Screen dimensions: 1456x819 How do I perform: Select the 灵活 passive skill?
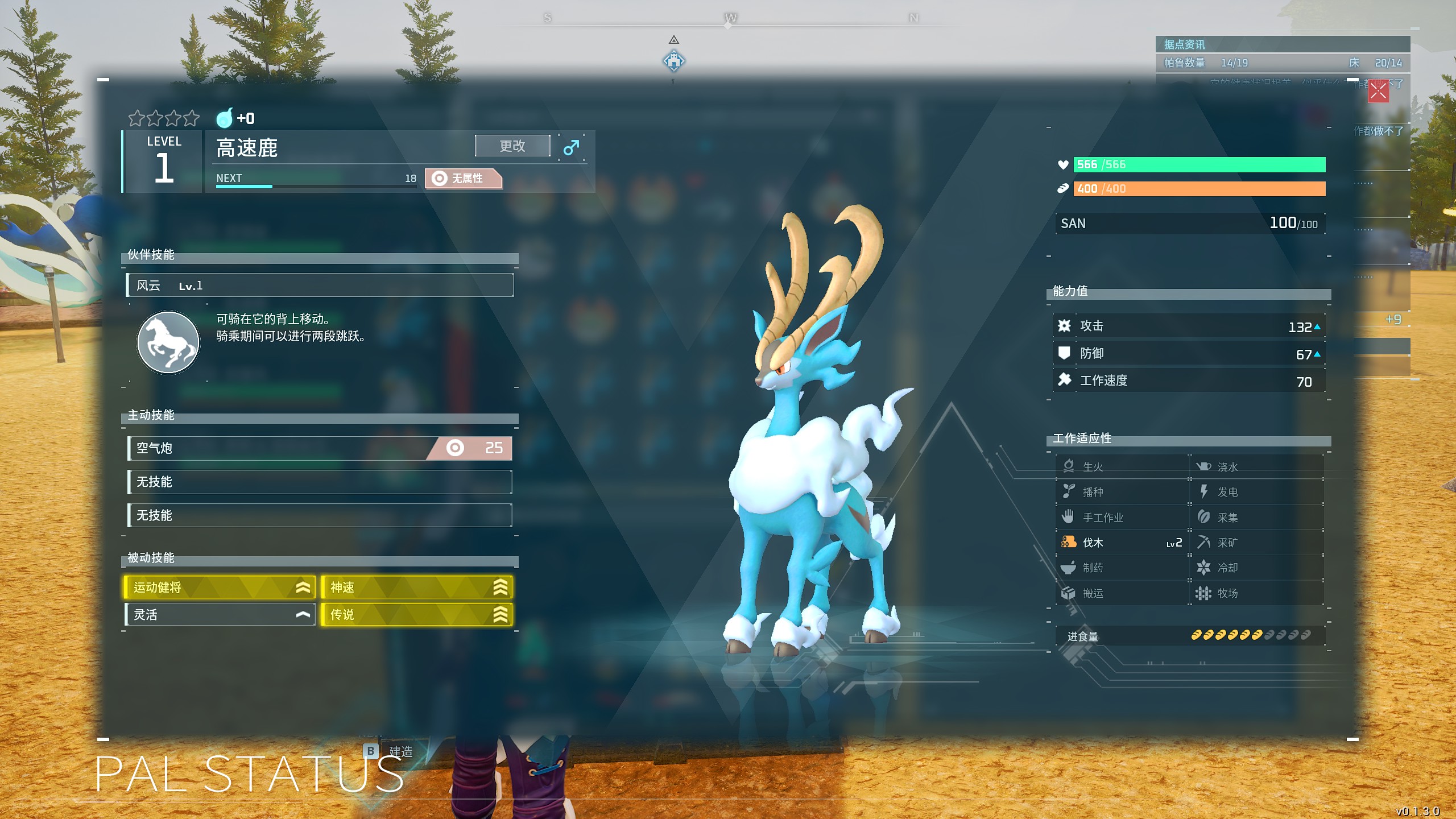pyautogui.click(x=220, y=615)
